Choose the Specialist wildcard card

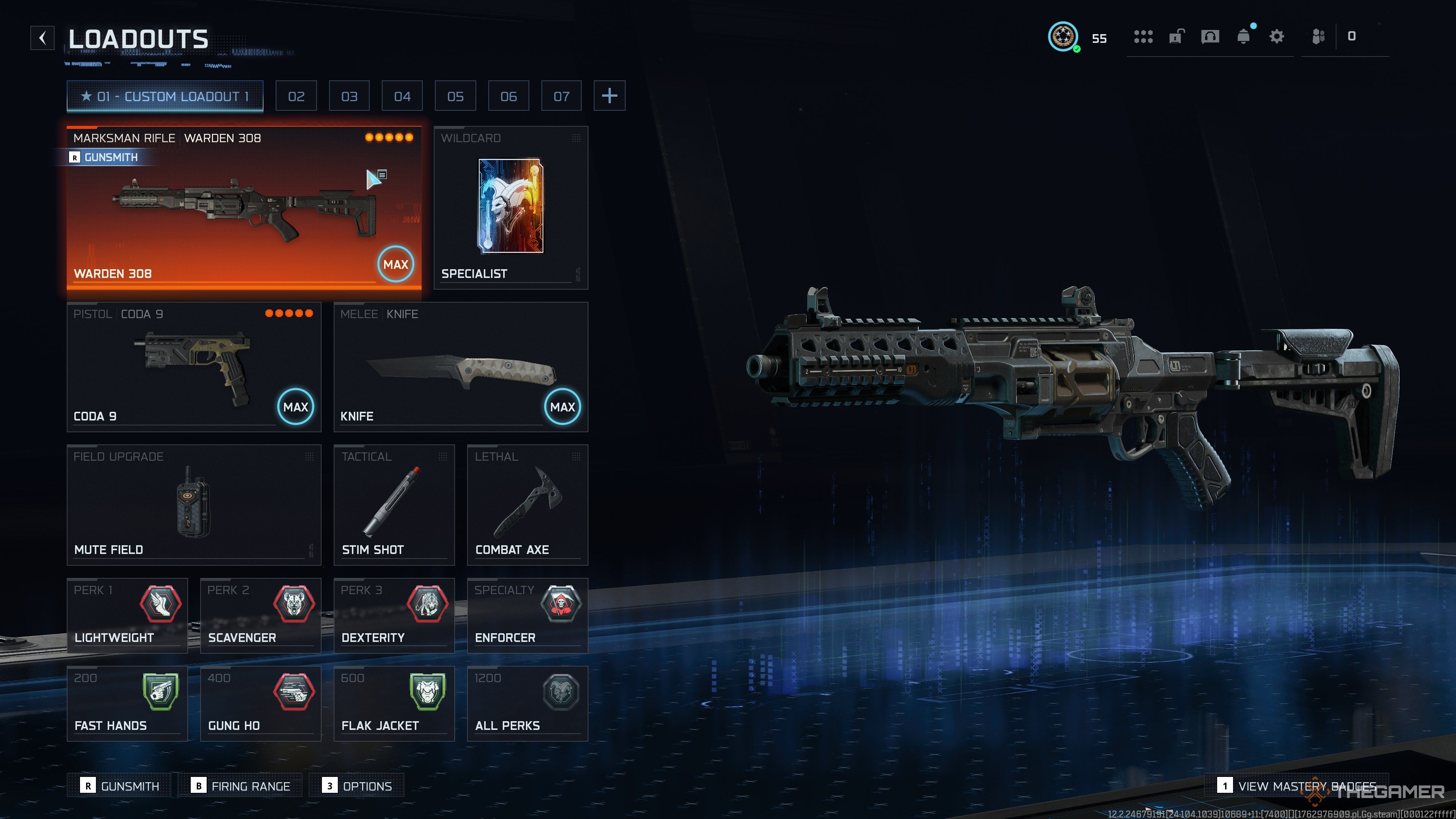510,206
